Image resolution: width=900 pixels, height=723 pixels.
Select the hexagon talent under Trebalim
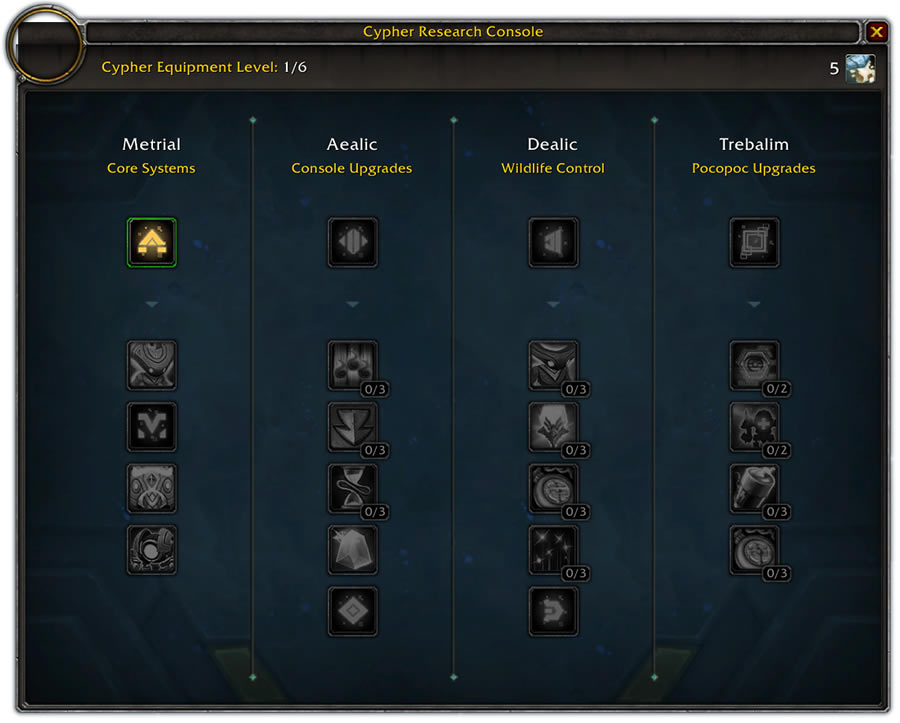pyautogui.click(x=754, y=366)
